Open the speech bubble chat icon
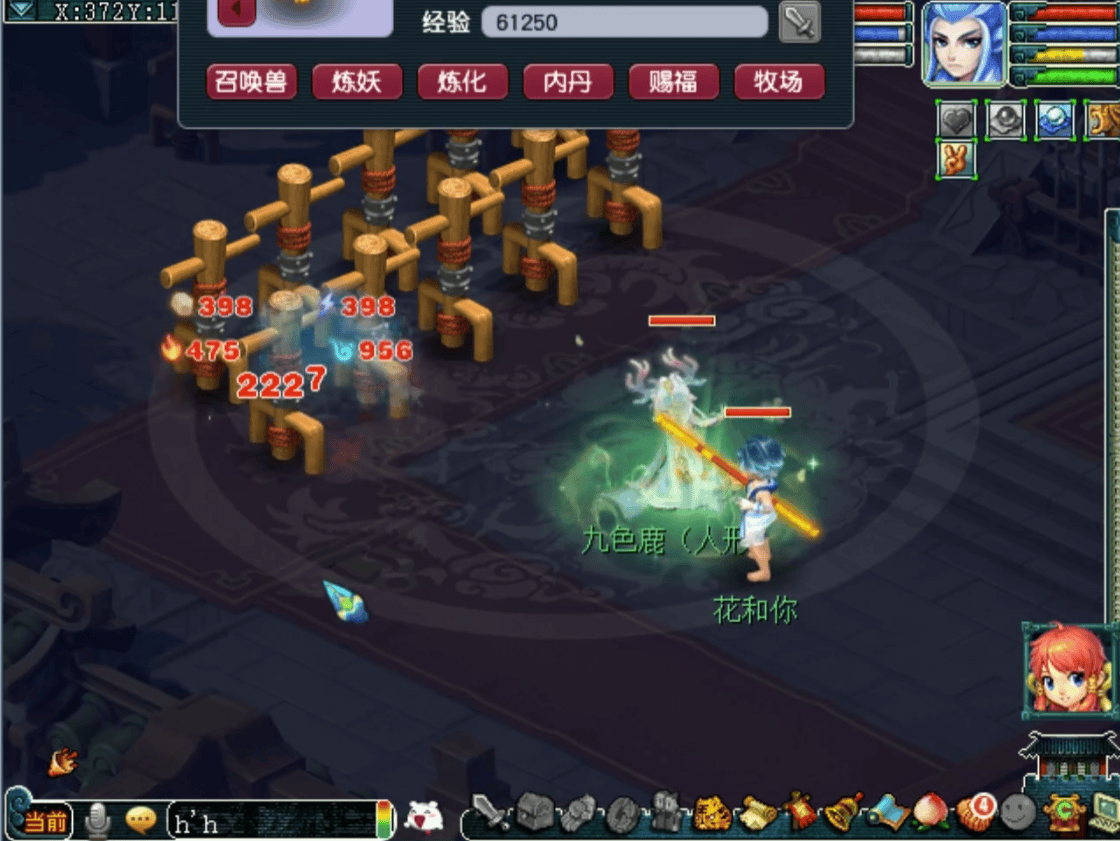1120x841 pixels. coord(141,821)
